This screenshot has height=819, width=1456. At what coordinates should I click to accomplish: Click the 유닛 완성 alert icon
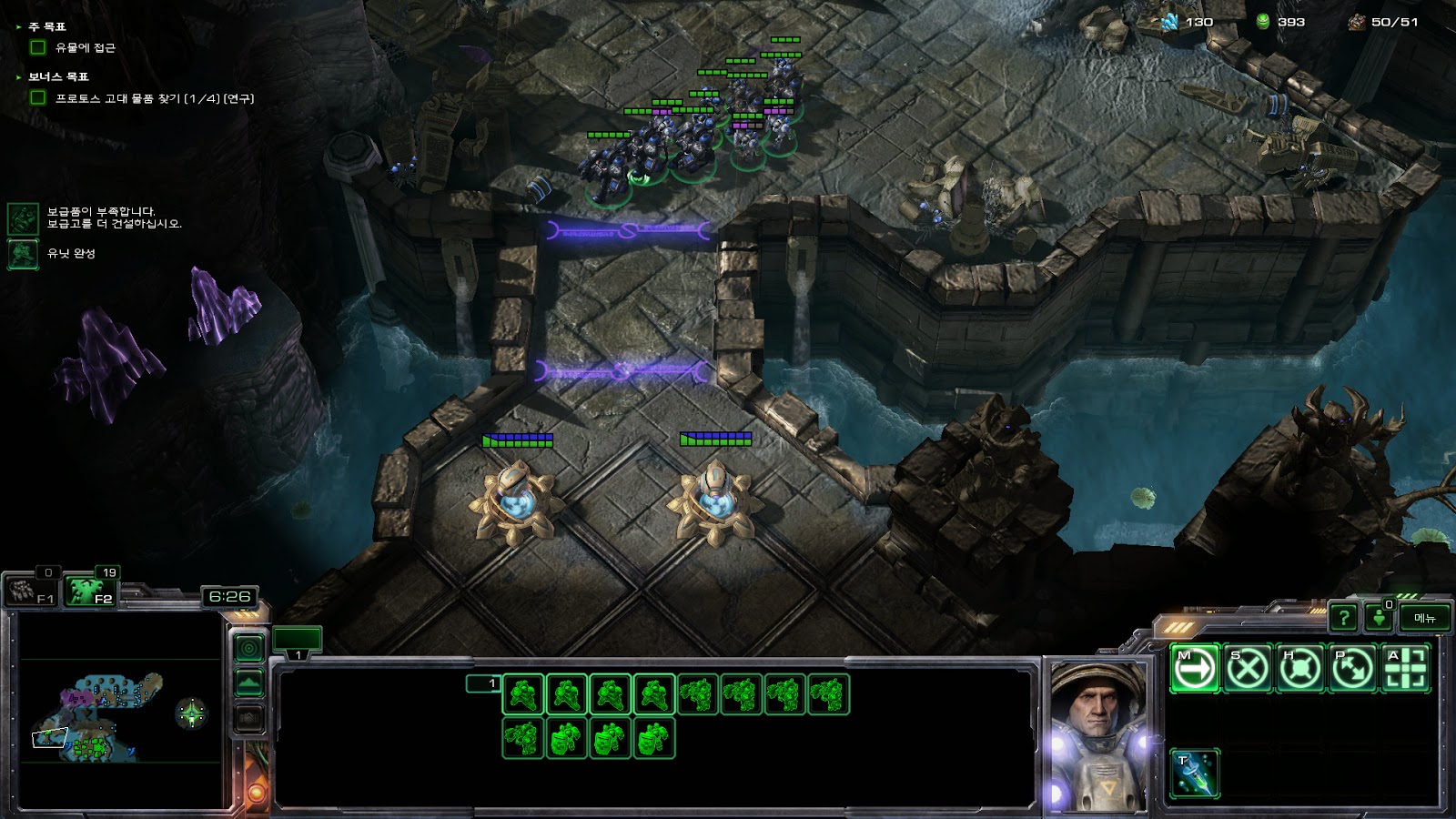coord(23,254)
